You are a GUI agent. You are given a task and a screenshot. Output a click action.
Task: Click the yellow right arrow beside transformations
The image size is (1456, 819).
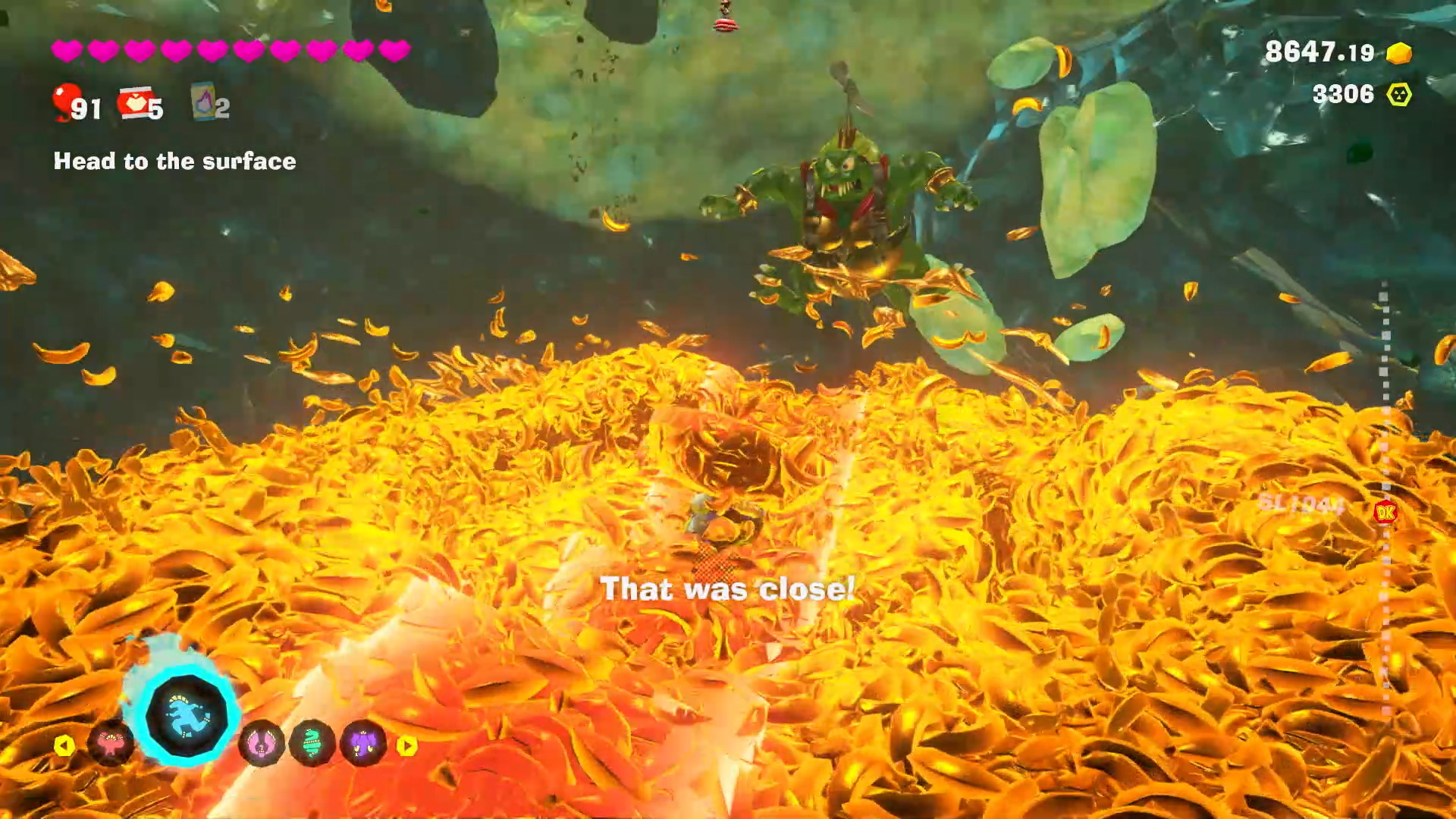(407, 746)
